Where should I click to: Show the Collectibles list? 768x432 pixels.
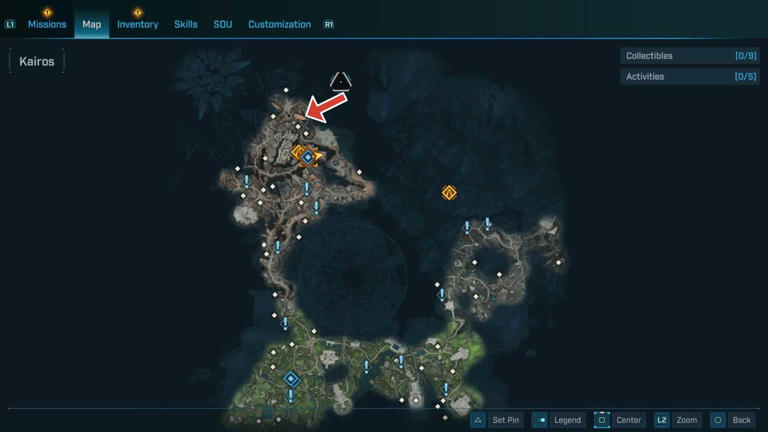(690, 56)
